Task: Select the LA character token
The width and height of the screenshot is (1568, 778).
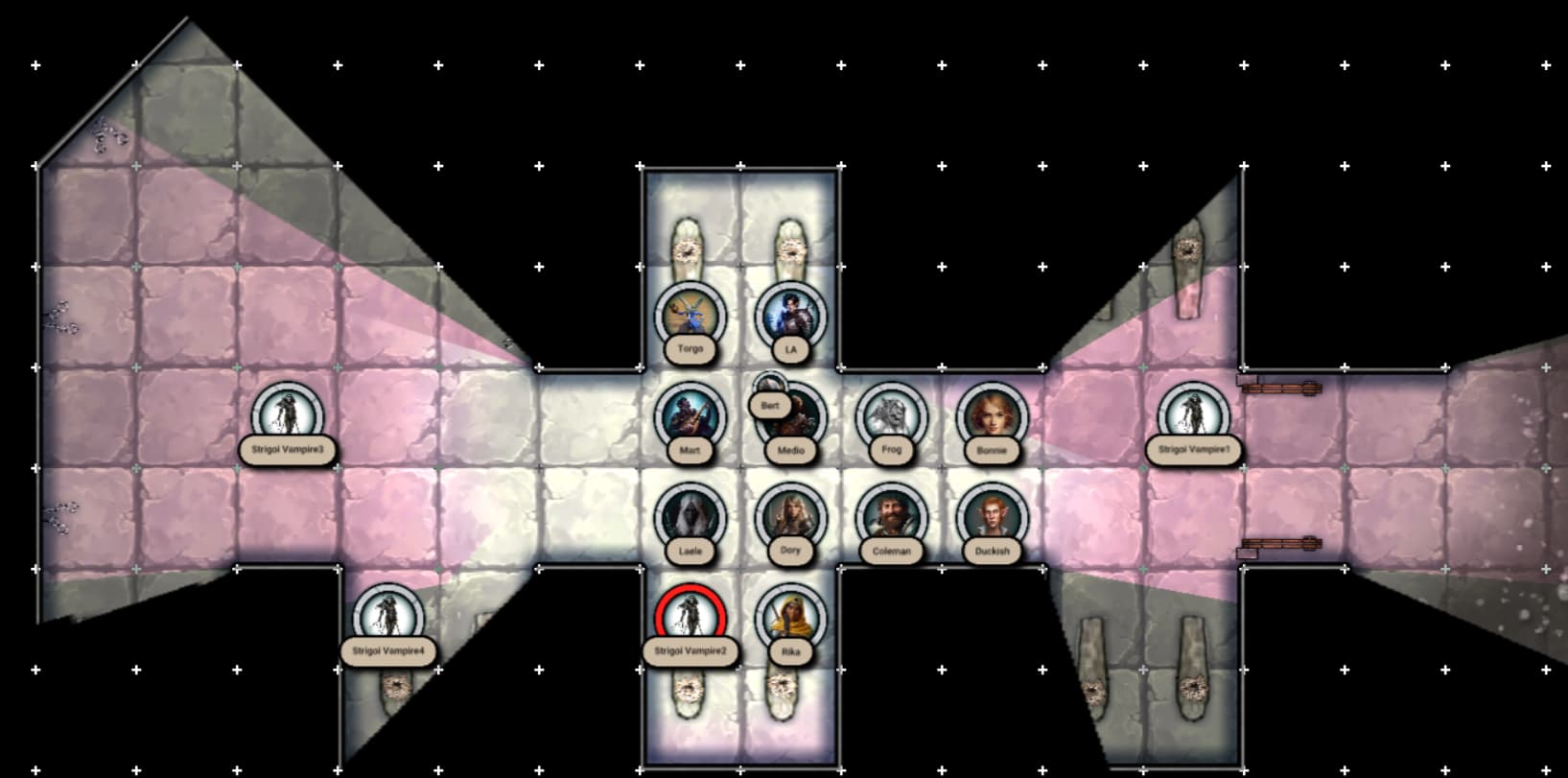Action: point(791,316)
